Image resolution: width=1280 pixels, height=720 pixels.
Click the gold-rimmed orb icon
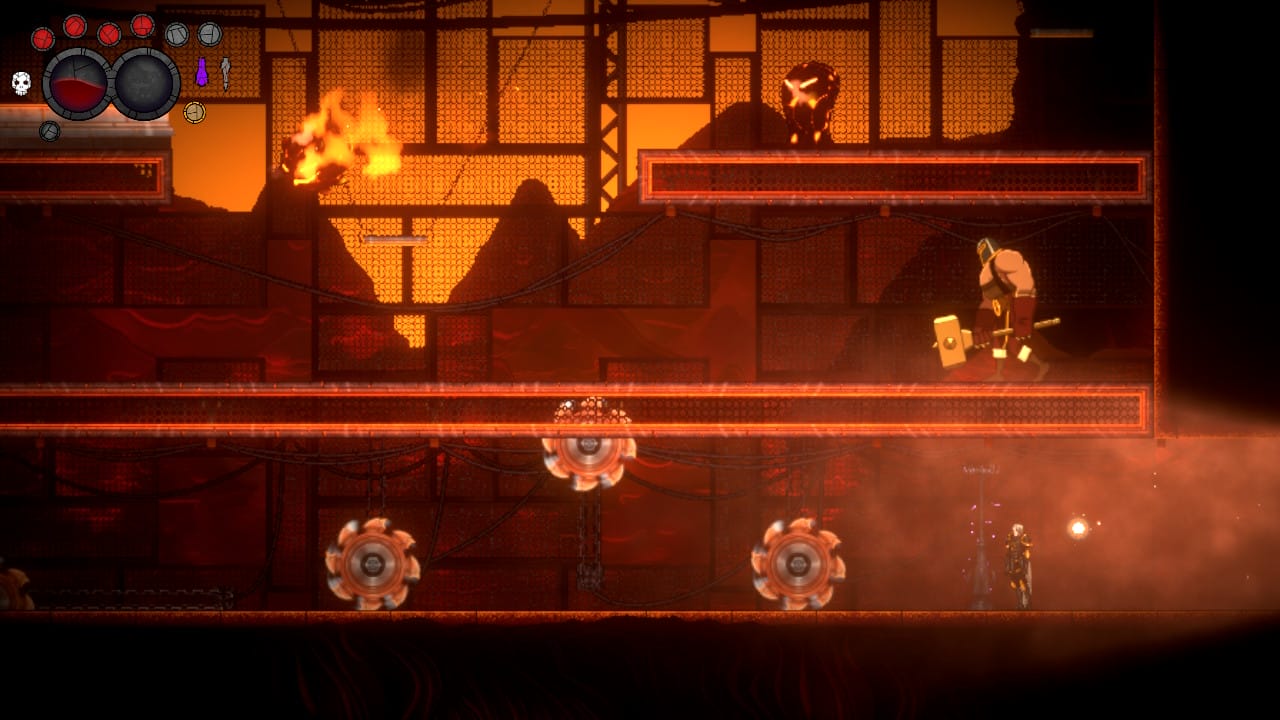(194, 112)
